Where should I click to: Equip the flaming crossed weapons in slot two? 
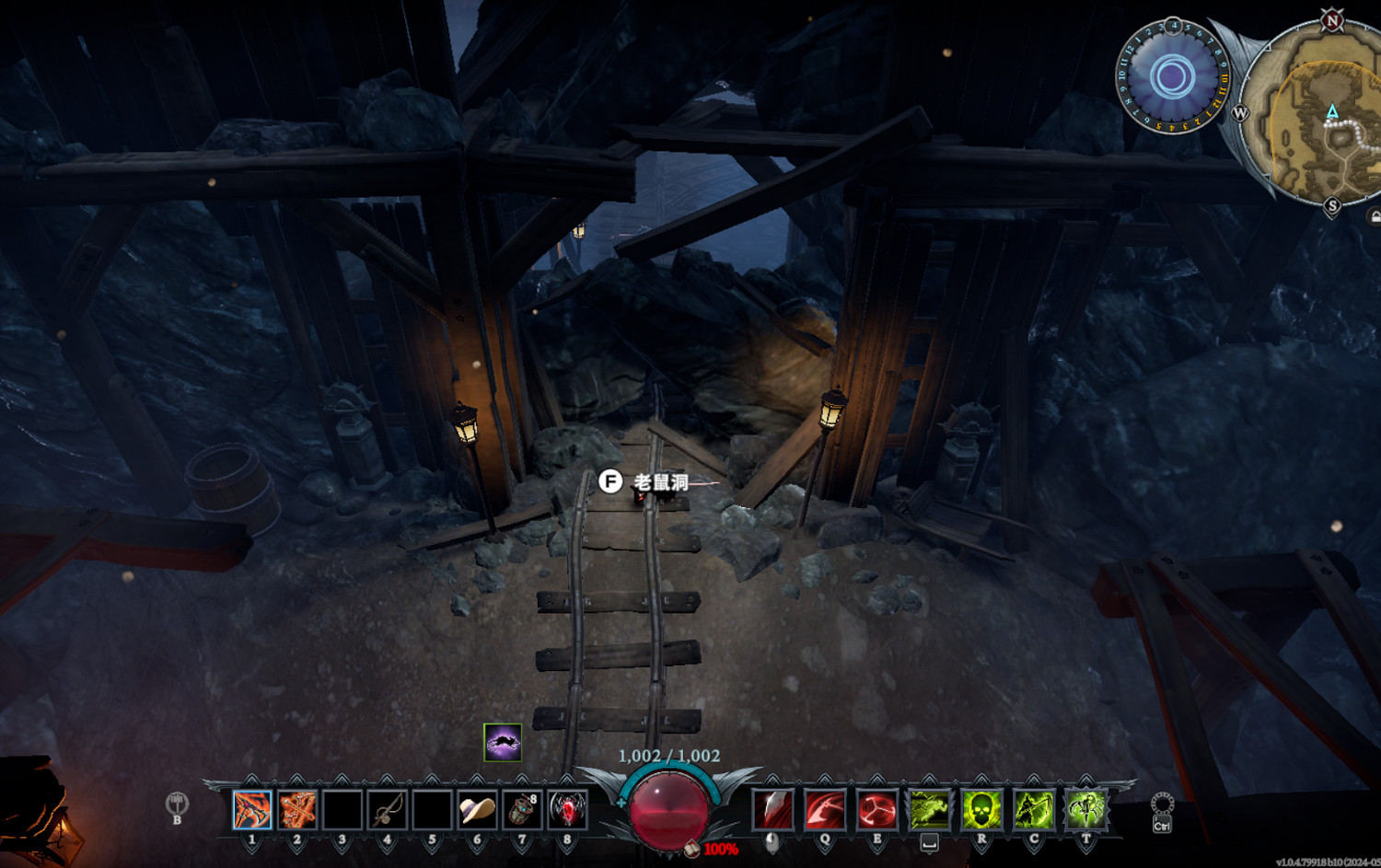[x=297, y=810]
